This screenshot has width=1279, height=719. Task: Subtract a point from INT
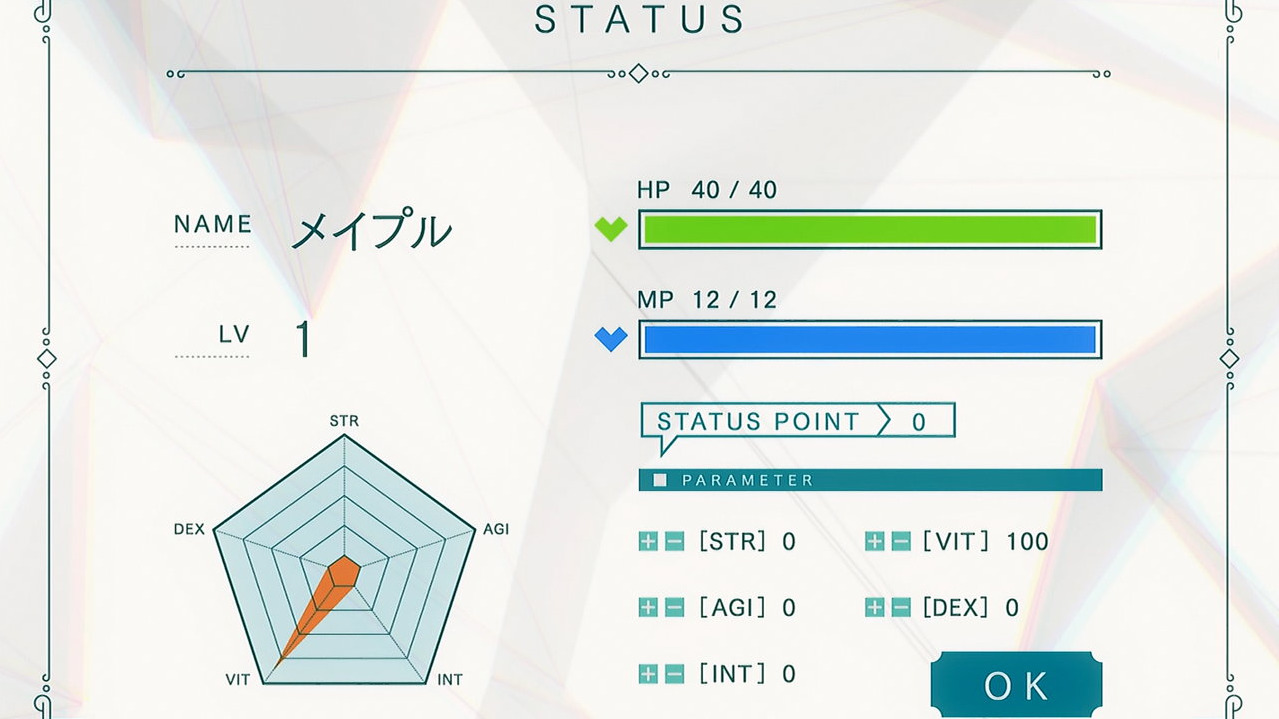pyautogui.click(x=674, y=674)
